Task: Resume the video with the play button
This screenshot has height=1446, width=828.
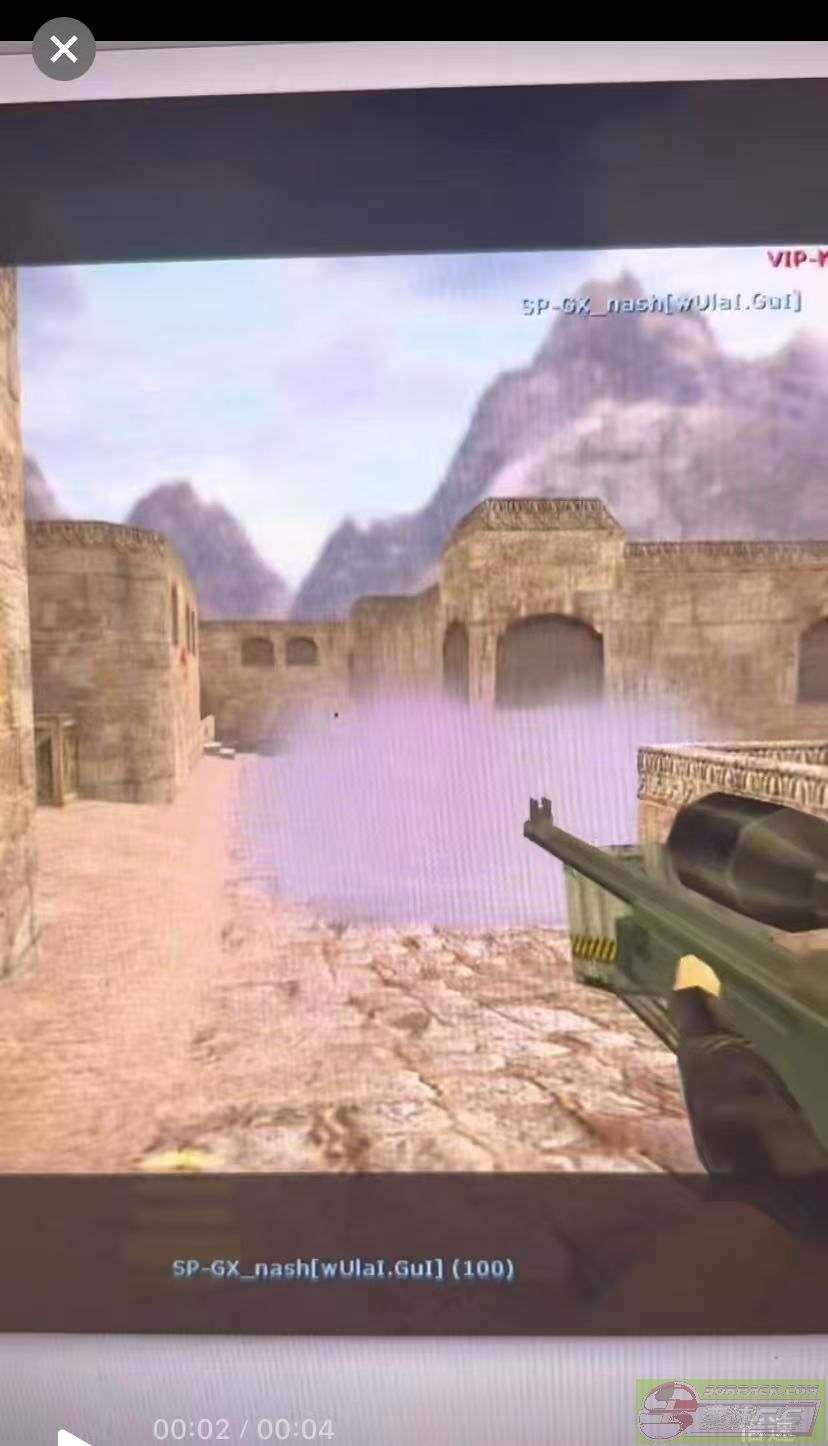Action: (x=72, y=1438)
